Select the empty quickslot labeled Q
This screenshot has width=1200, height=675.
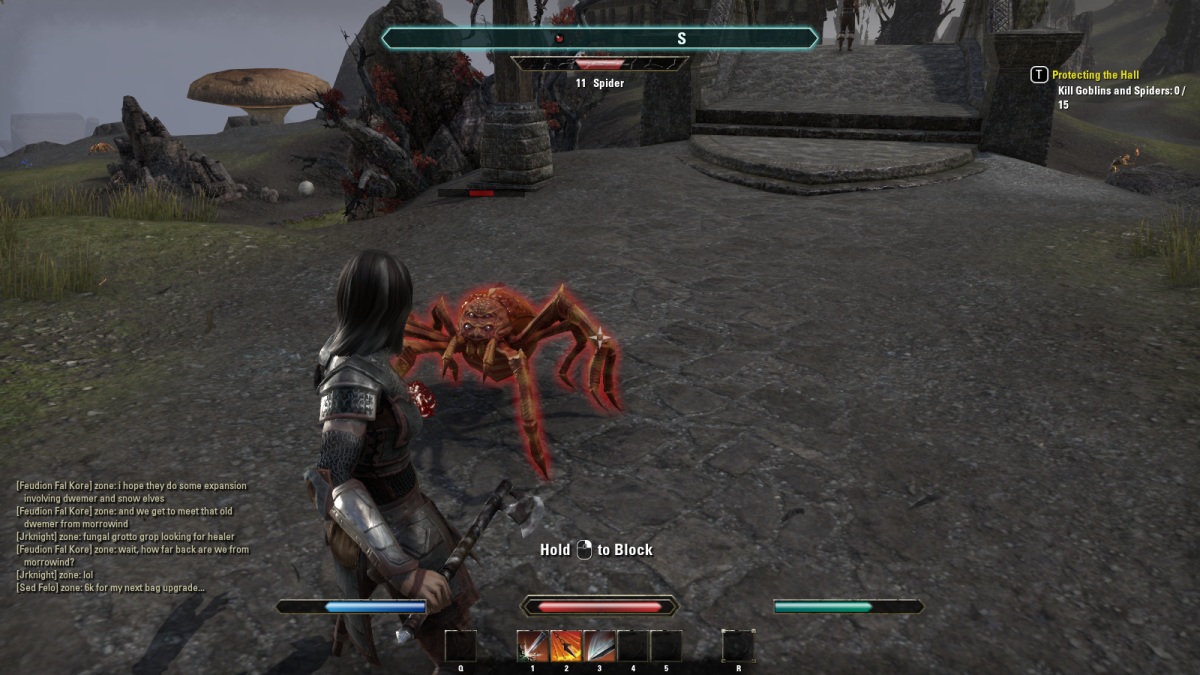pyautogui.click(x=461, y=646)
